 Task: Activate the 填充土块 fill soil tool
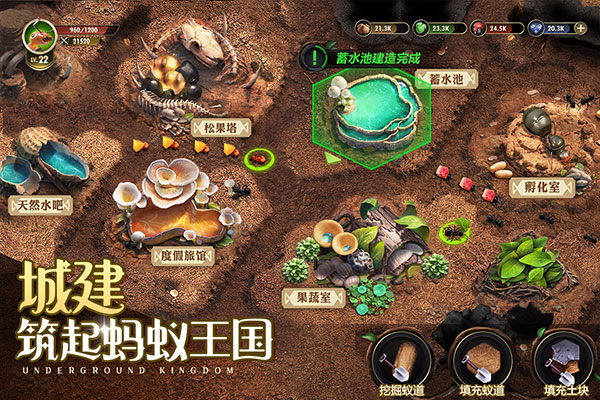pyautogui.click(x=562, y=358)
